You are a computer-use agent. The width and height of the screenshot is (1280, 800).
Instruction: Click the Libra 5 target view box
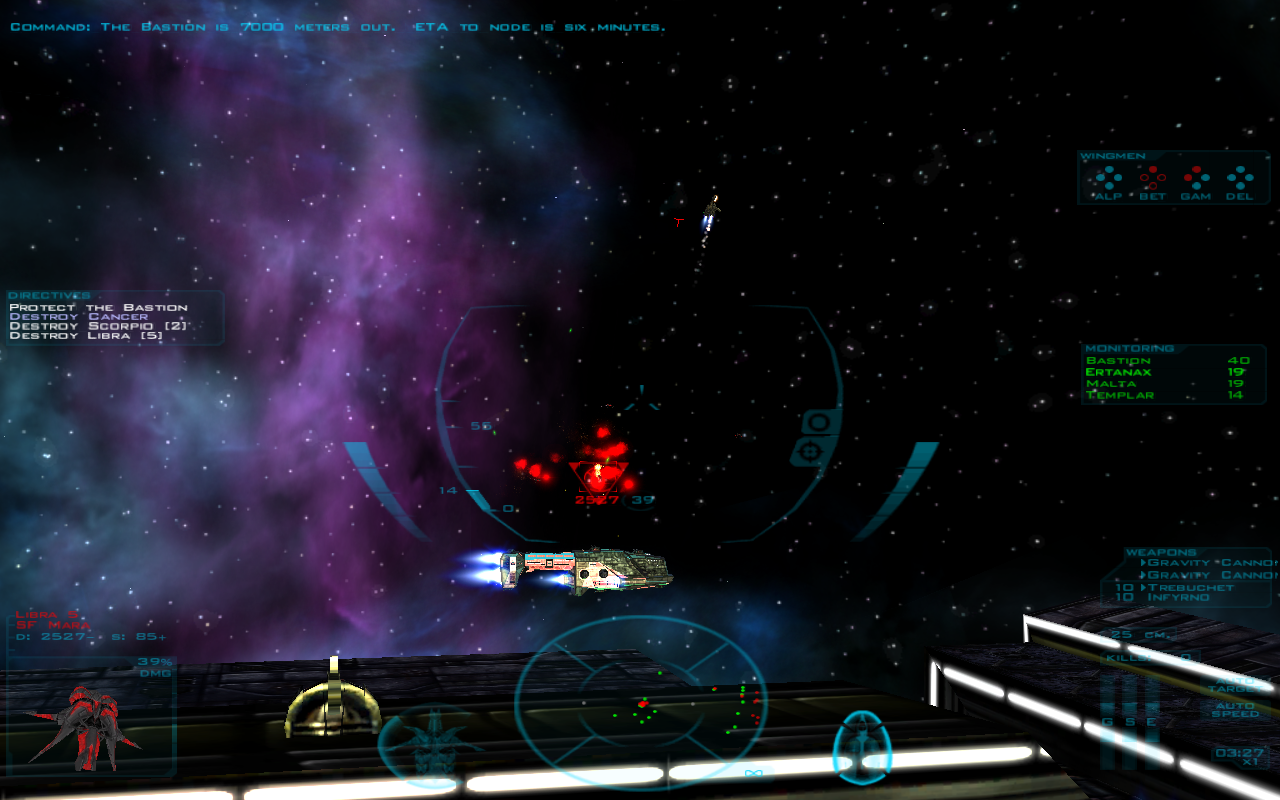90,715
